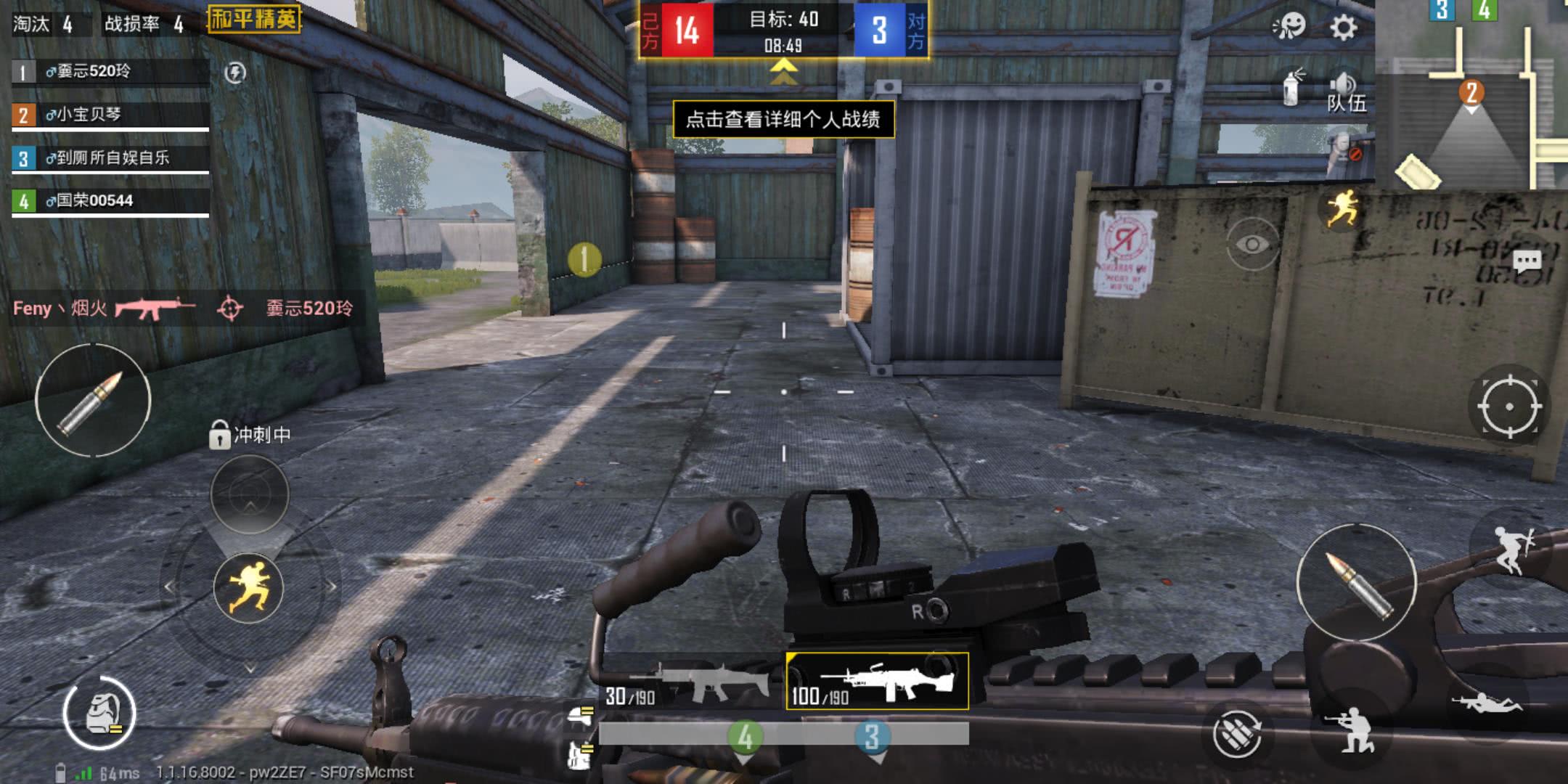Open the backpack inventory
This screenshot has height=784, width=1568.
click(x=99, y=714)
